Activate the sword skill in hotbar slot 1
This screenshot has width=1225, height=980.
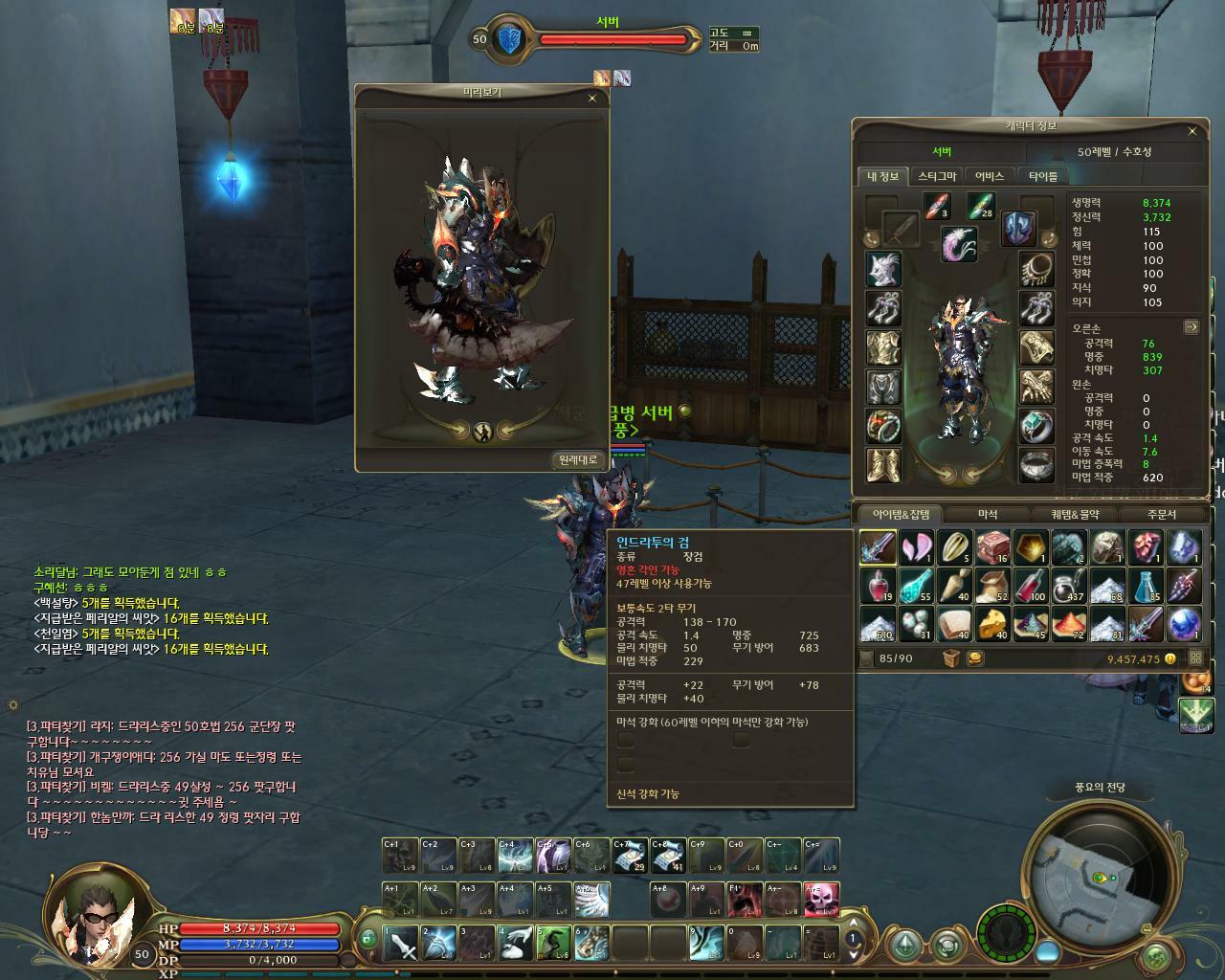click(x=401, y=943)
